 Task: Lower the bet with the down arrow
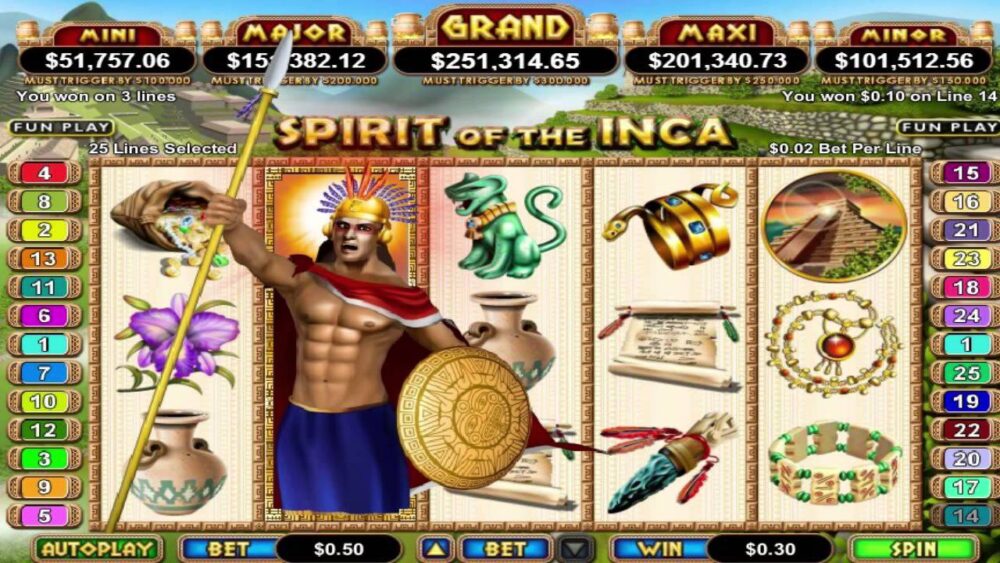[x=576, y=549]
